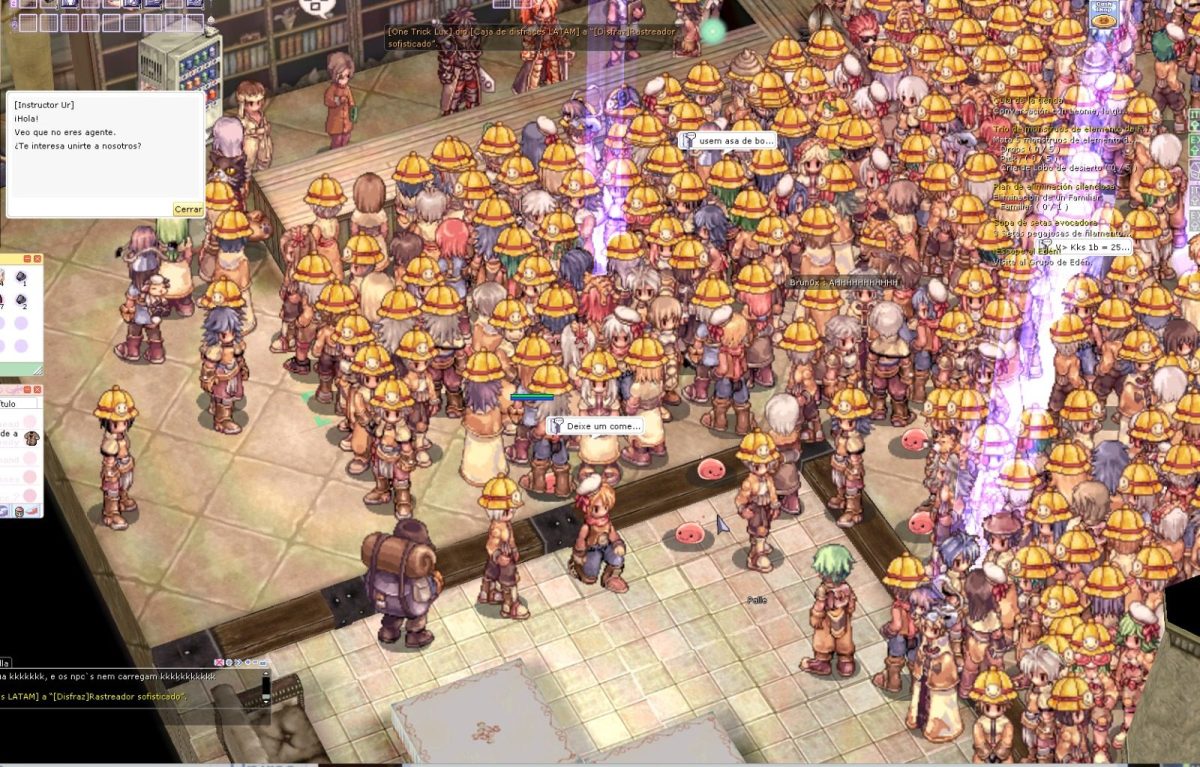Click the chat window scrollbar

point(266,688)
